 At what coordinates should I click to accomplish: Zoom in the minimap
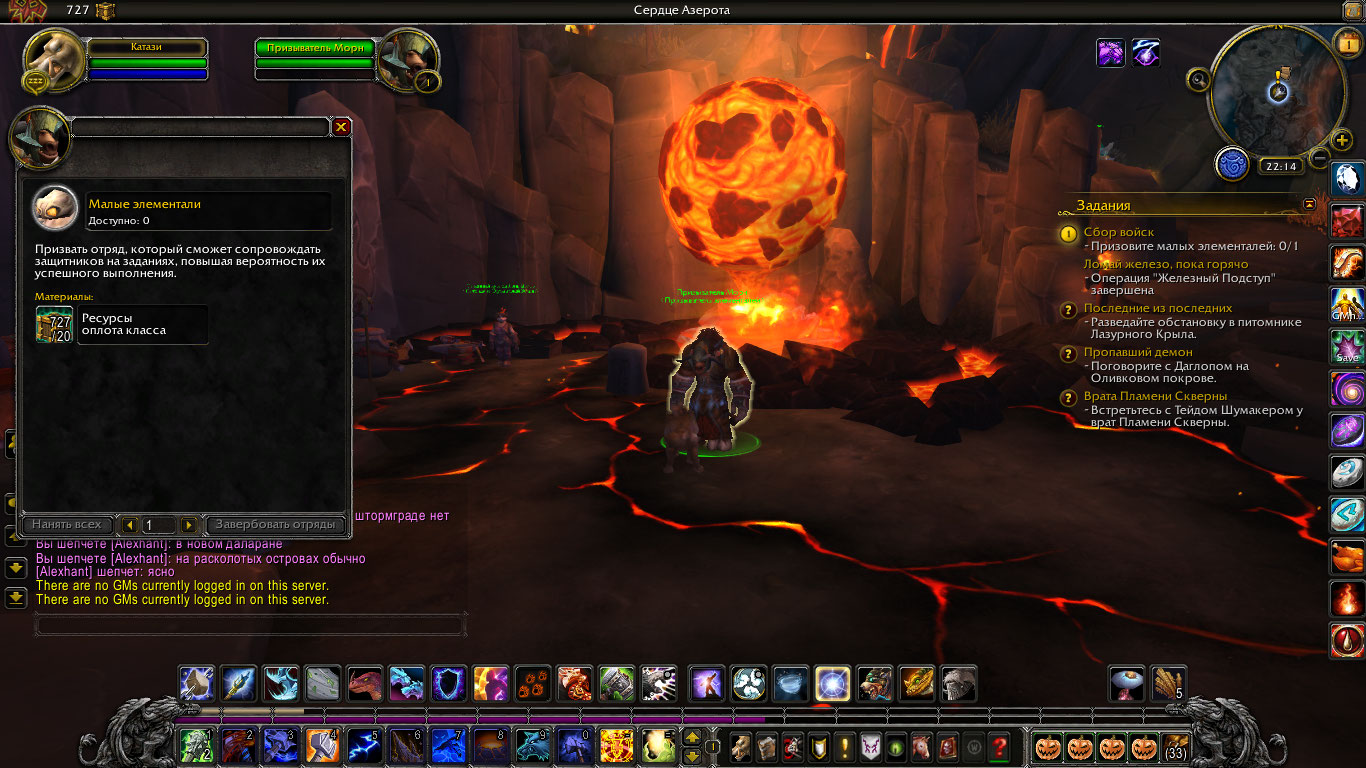[x=1342, y=140]
